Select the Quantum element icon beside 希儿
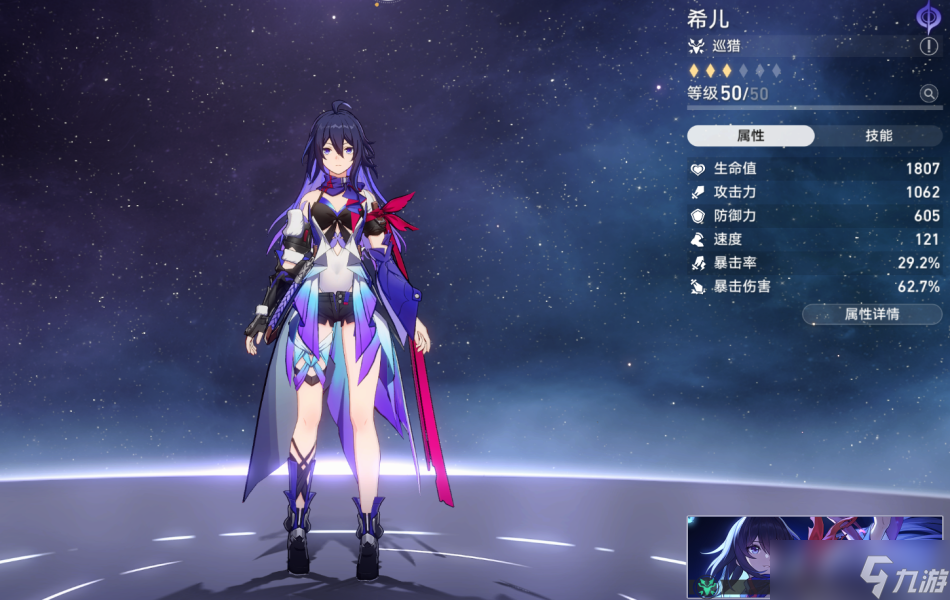 pyautogui.click(x=929, y=17)
